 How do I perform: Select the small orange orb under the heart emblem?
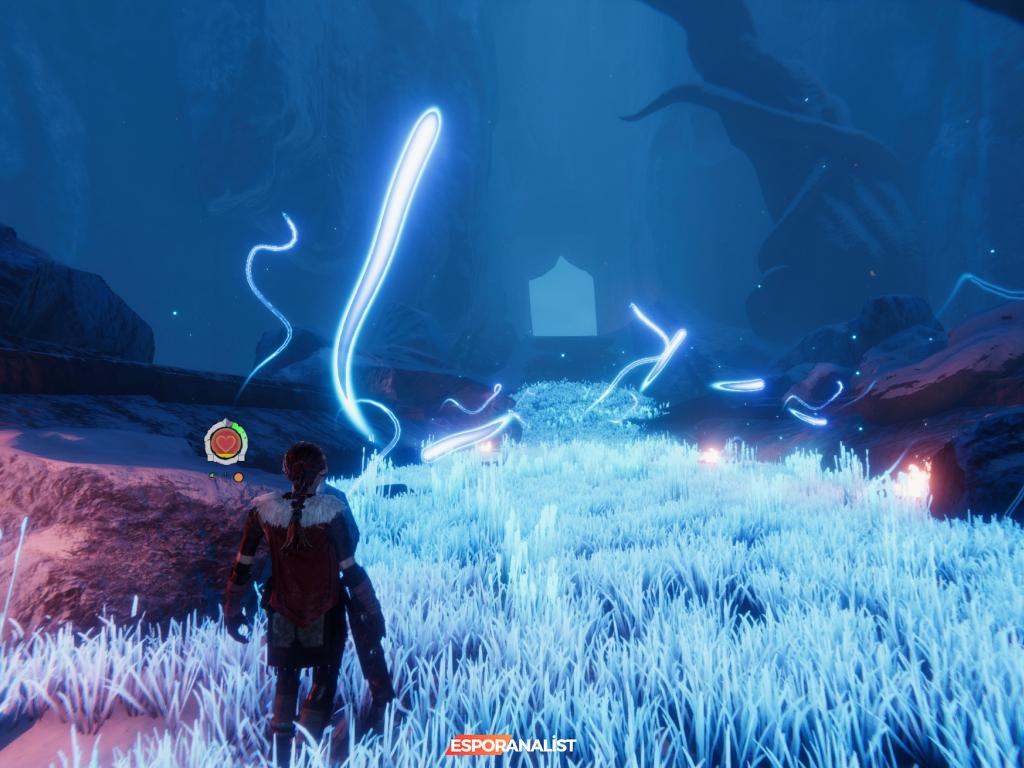pyautogui.click(x=238, y=477)
